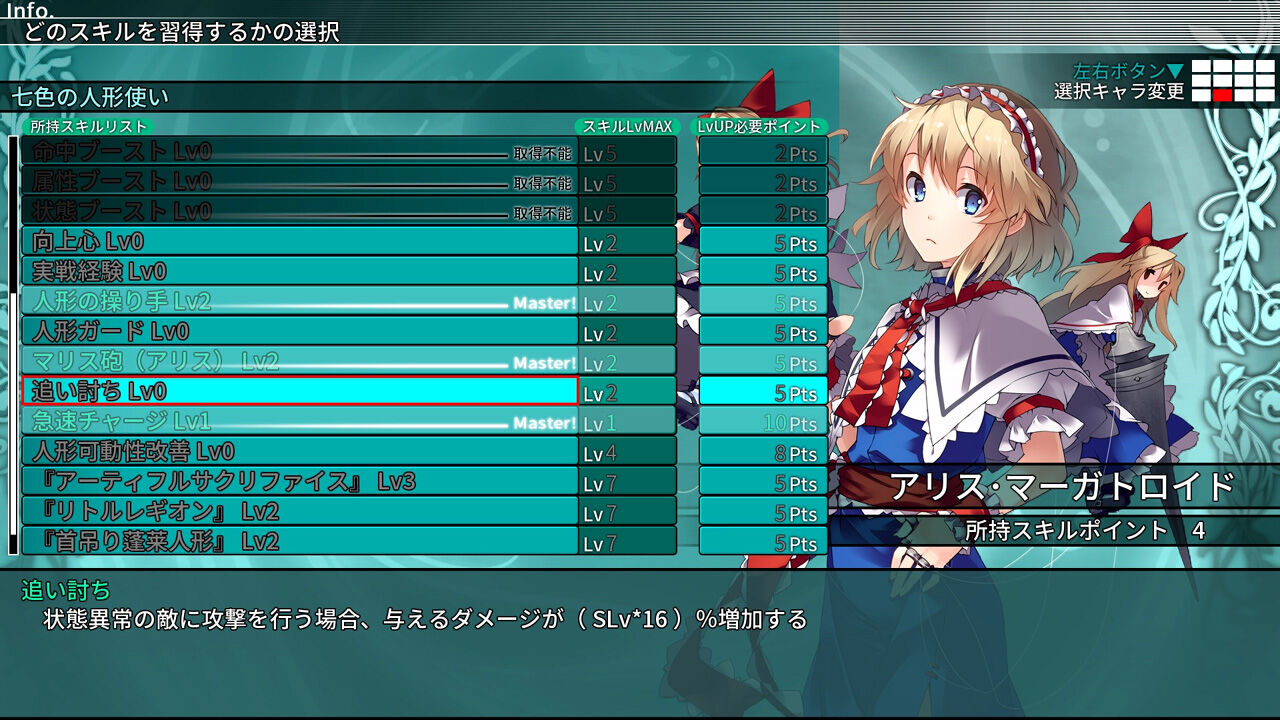1280x720 pixels.
Task: Click the bottom-right character slot in the grid
Action: (1265, 95)
